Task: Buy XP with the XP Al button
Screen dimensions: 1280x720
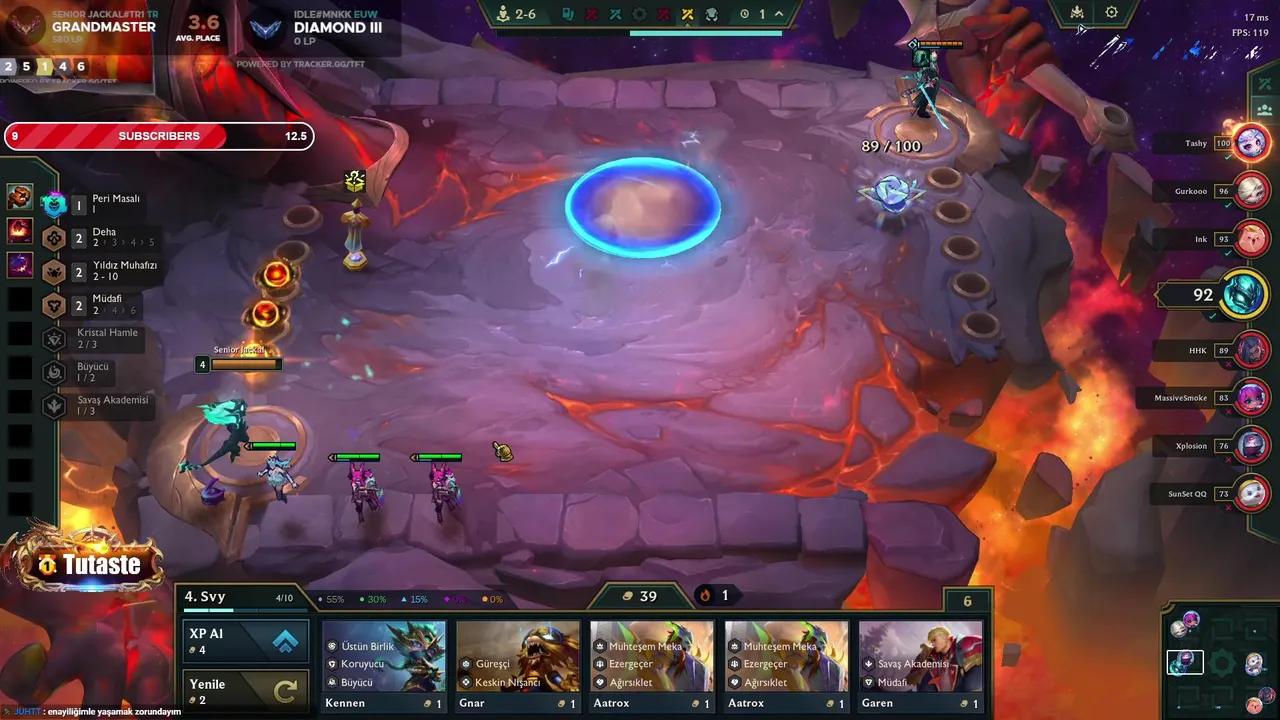Action: point(245,641)
